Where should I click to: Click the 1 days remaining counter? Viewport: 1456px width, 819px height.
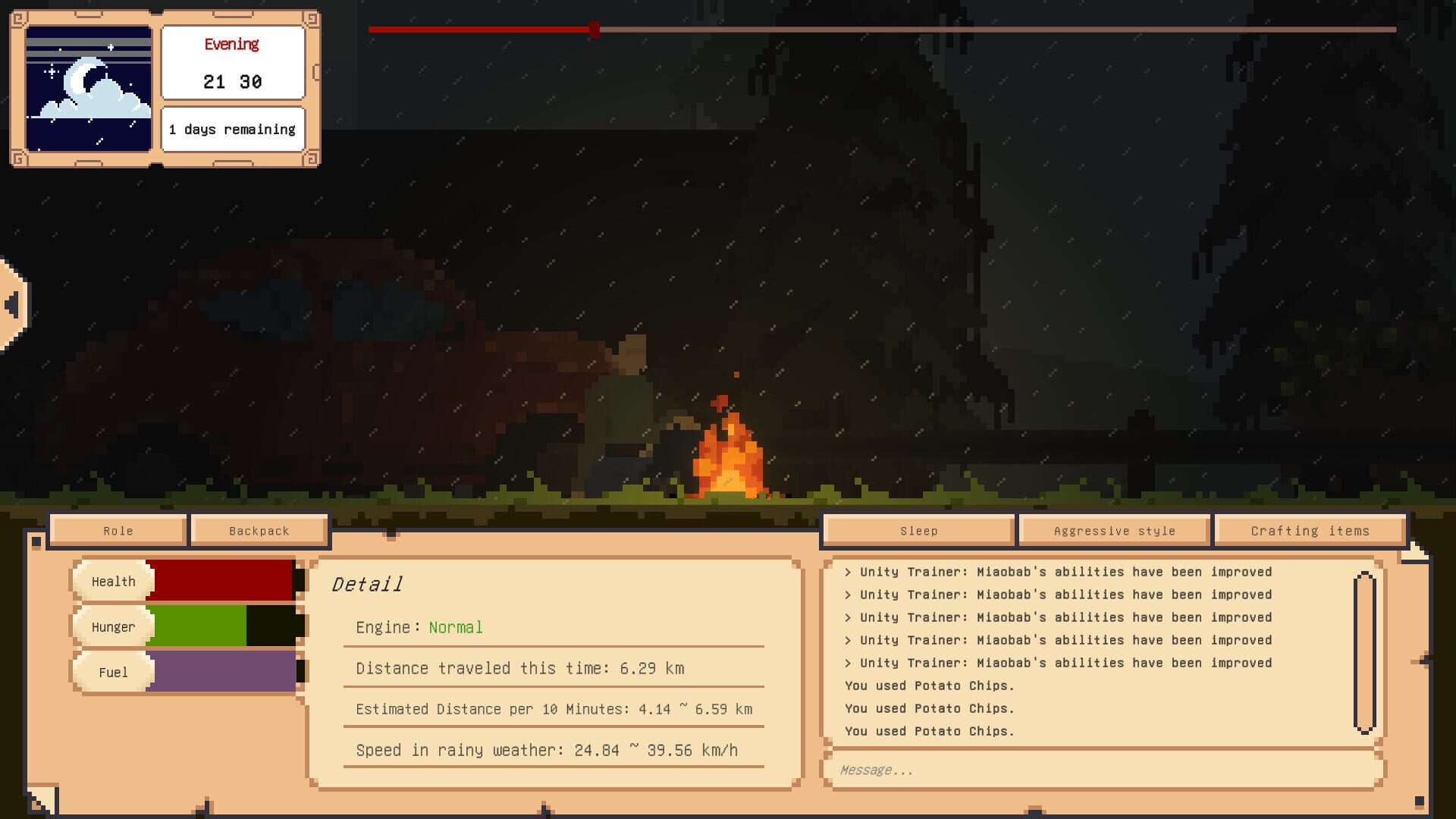click(232, 129)
